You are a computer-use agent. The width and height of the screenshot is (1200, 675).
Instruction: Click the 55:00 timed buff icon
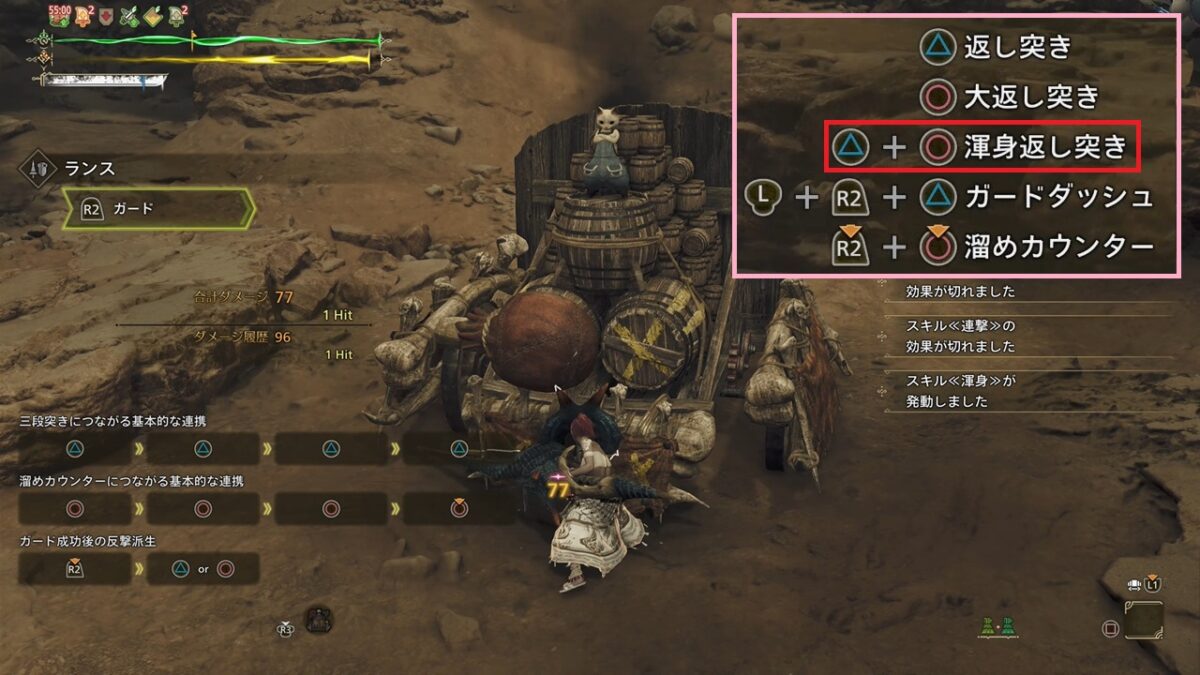(59, 15)
